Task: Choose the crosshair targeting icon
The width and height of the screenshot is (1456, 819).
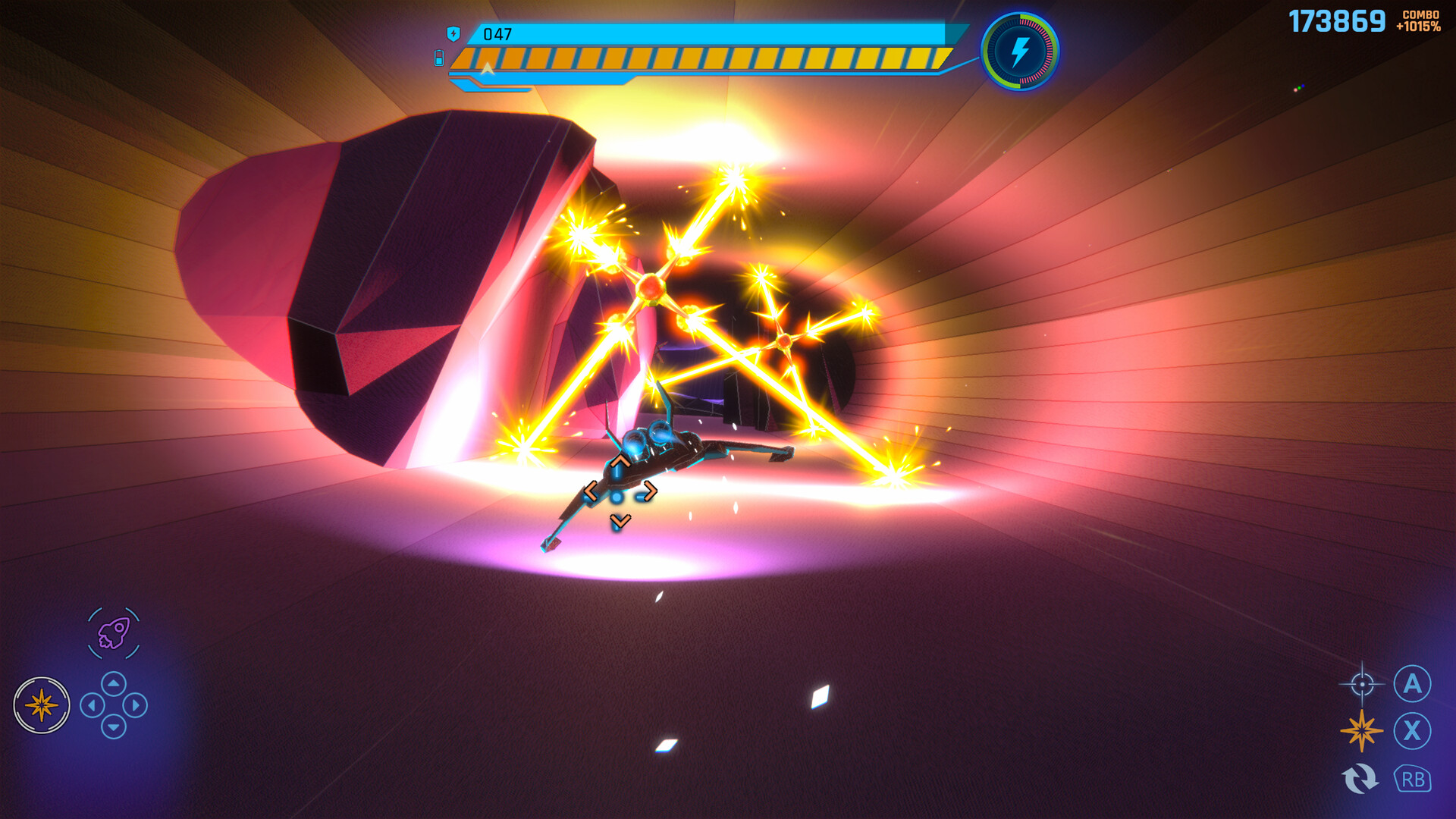Action: click(1362, 684)
